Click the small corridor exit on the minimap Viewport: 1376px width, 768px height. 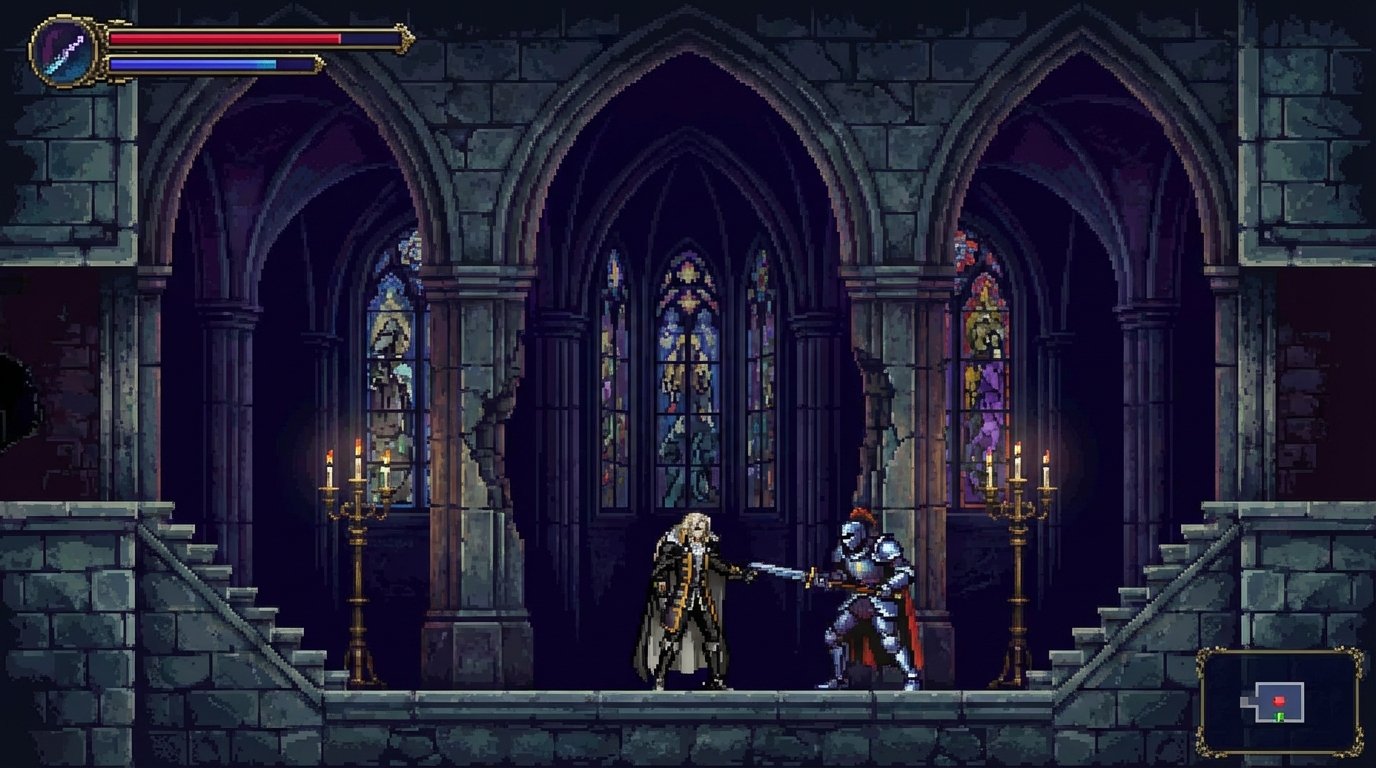click(1245, 702)
